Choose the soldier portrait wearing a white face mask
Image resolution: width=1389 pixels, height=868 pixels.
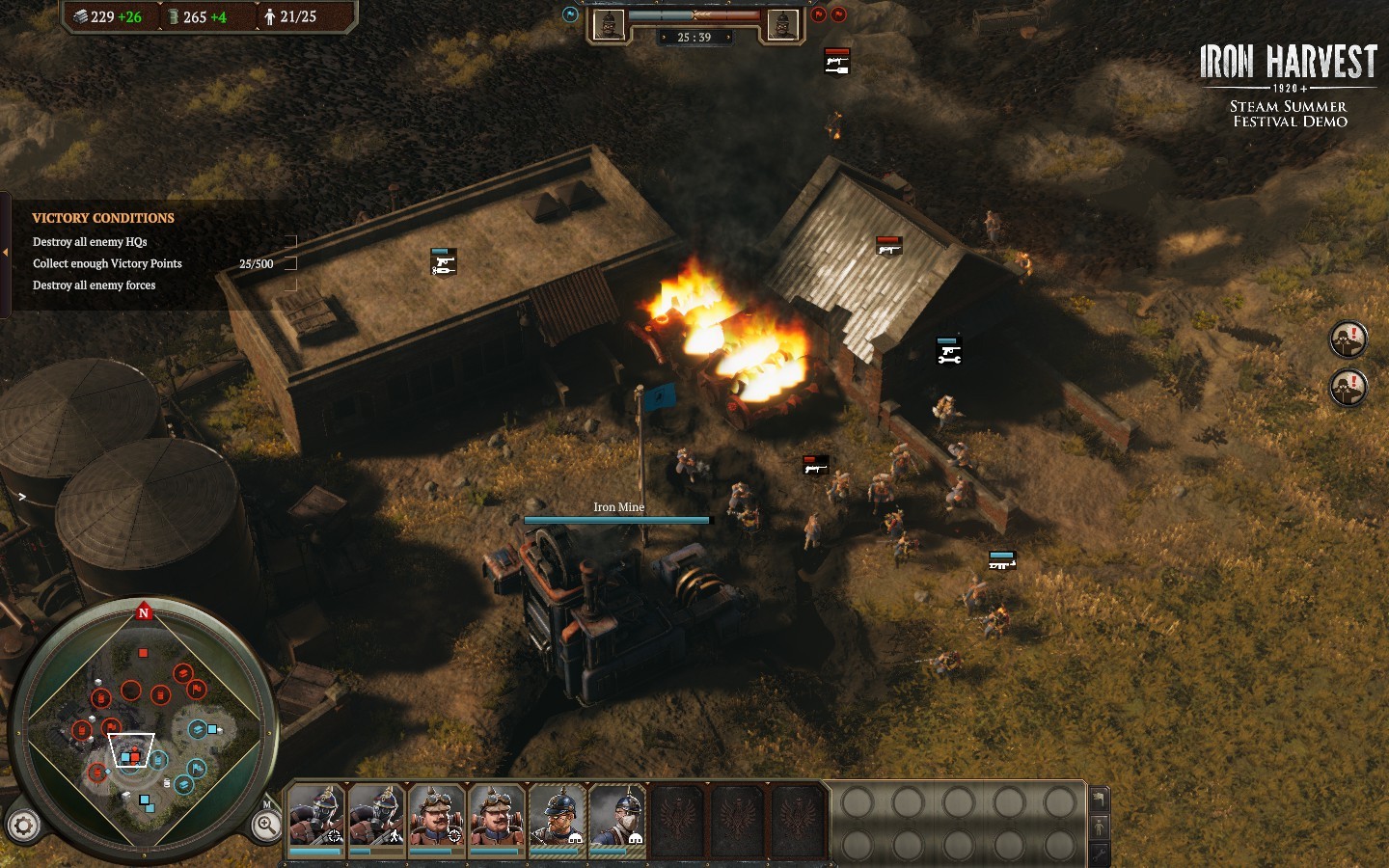point(616,817)
